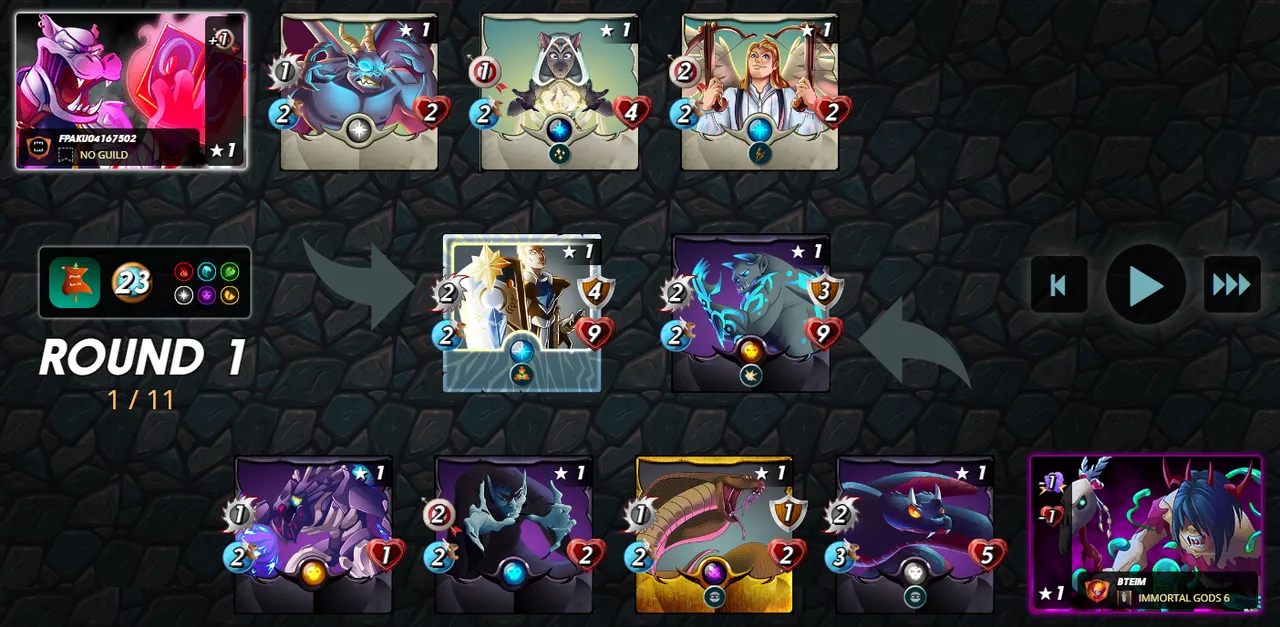Select the purple crystal dragon card

(313, 534)
